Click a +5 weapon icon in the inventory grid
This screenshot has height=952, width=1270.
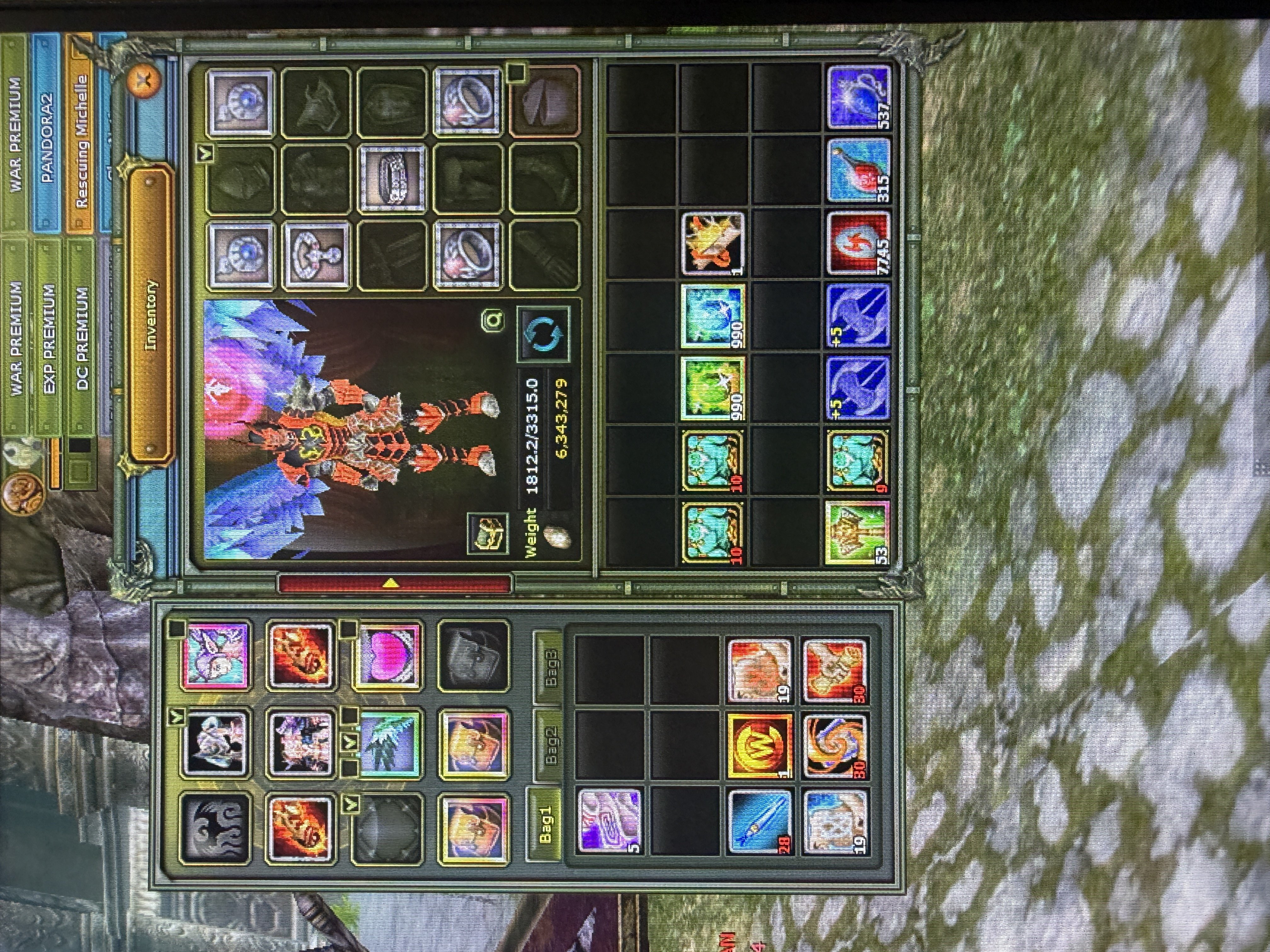[858, 315]
